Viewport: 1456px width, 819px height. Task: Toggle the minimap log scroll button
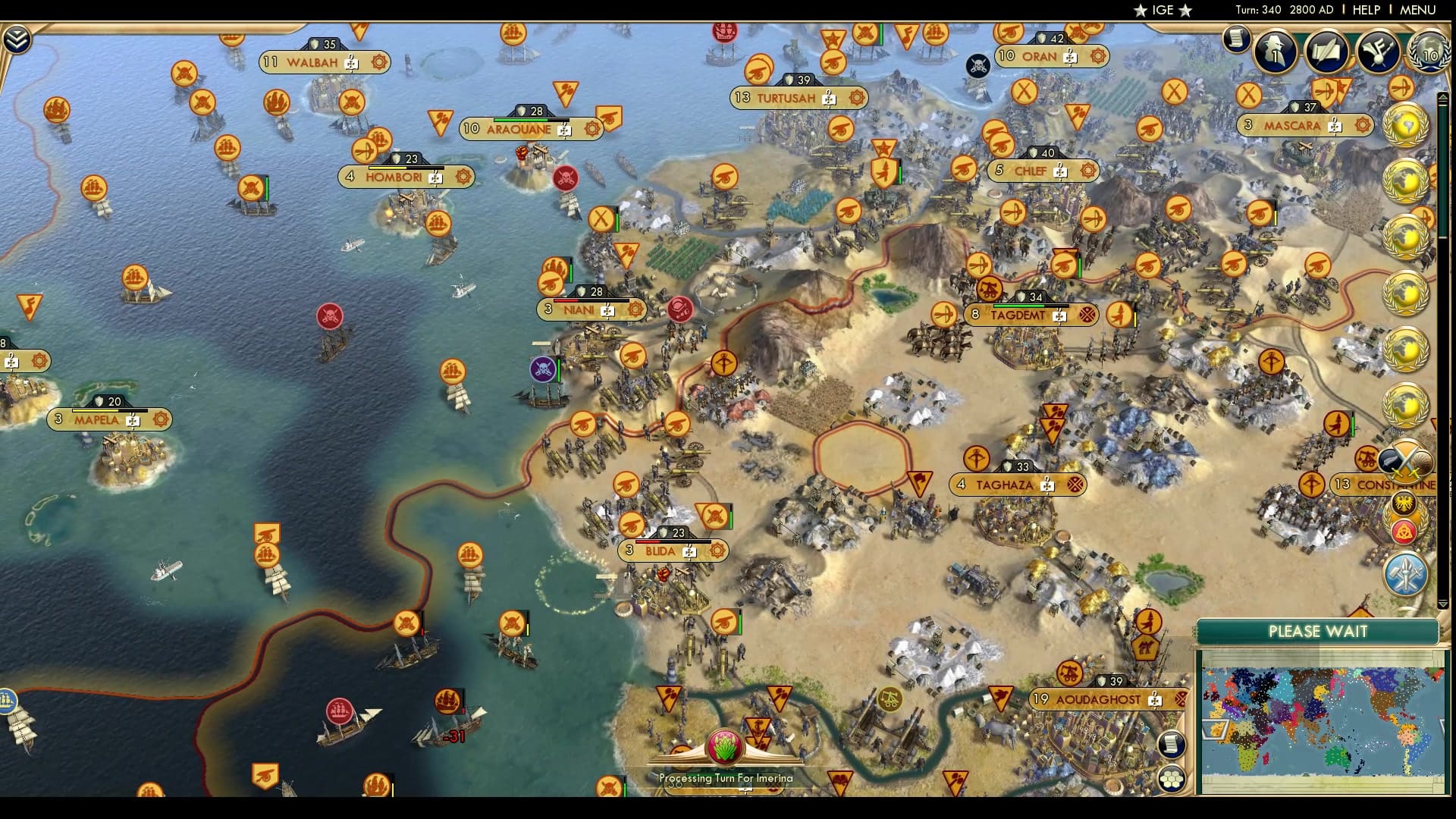[1172, 745]
